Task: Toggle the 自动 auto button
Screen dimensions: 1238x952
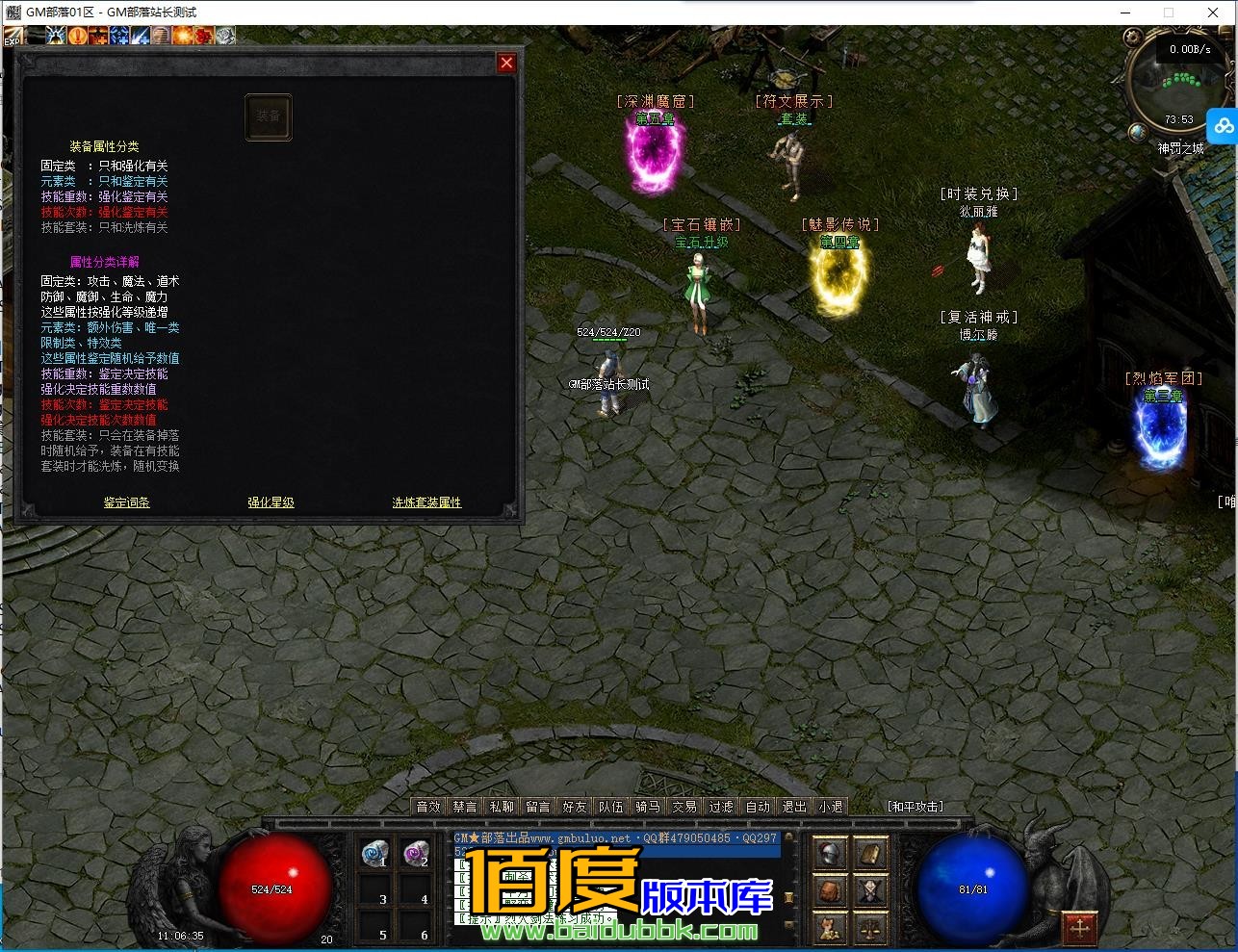Action: click(x=758, y=807)
